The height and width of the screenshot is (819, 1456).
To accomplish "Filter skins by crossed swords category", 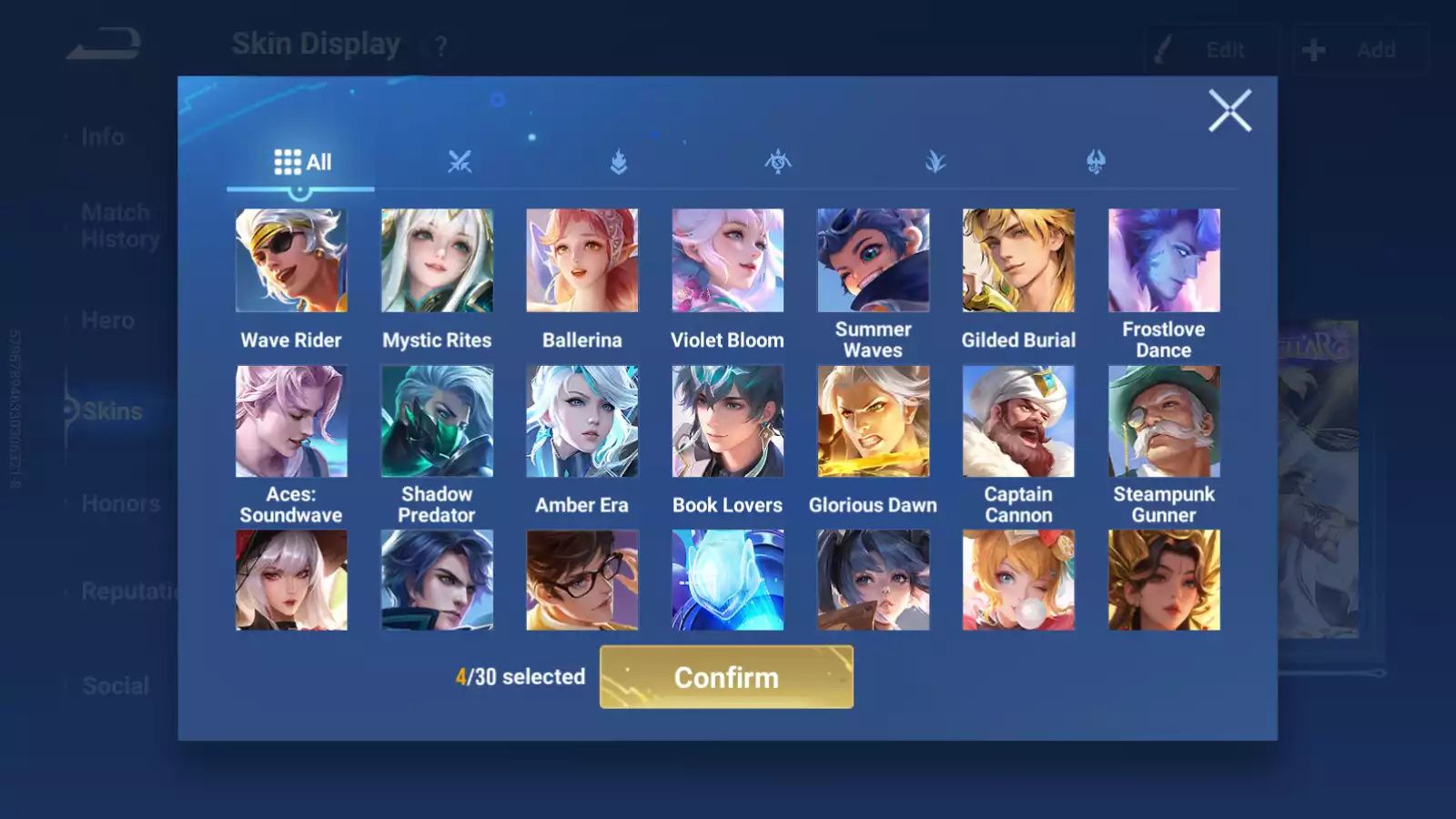I will (460, 162).
